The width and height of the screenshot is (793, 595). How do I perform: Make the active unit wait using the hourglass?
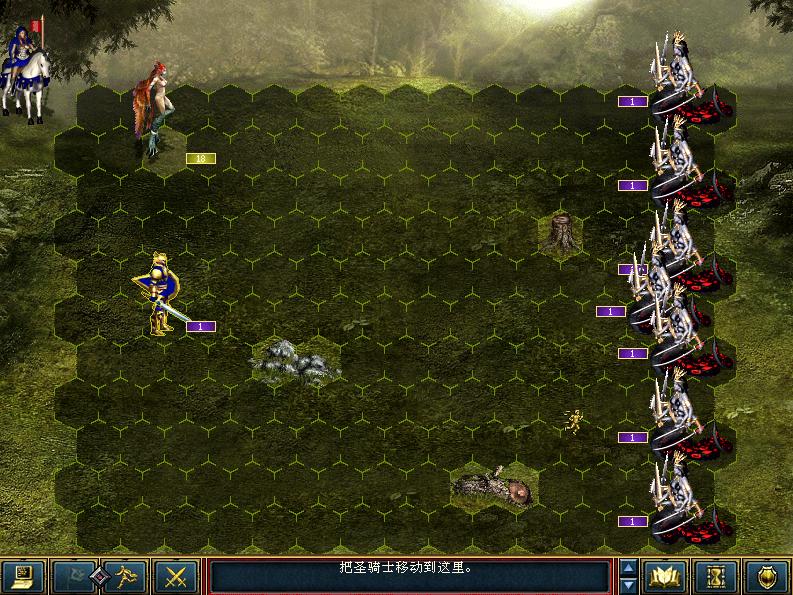point(716,576)
